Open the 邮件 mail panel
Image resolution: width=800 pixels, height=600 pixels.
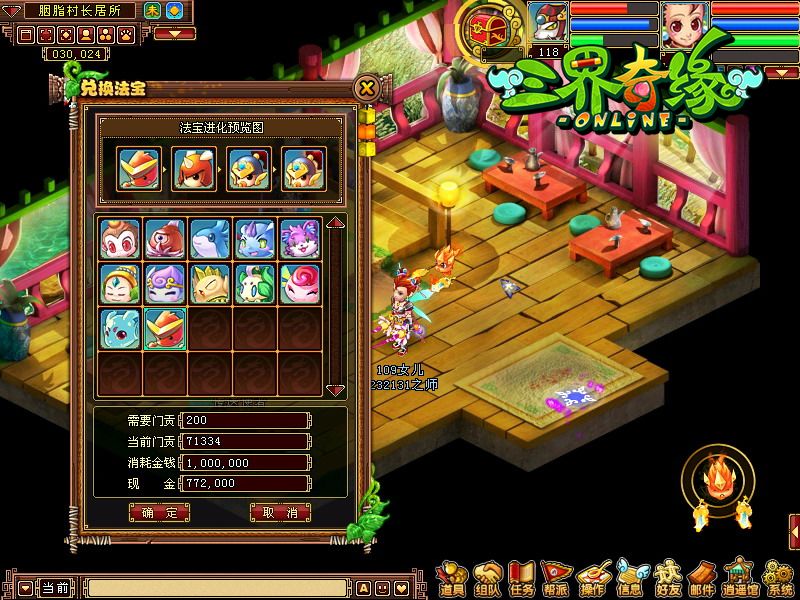pyautogui.click(x=702, y=578)
